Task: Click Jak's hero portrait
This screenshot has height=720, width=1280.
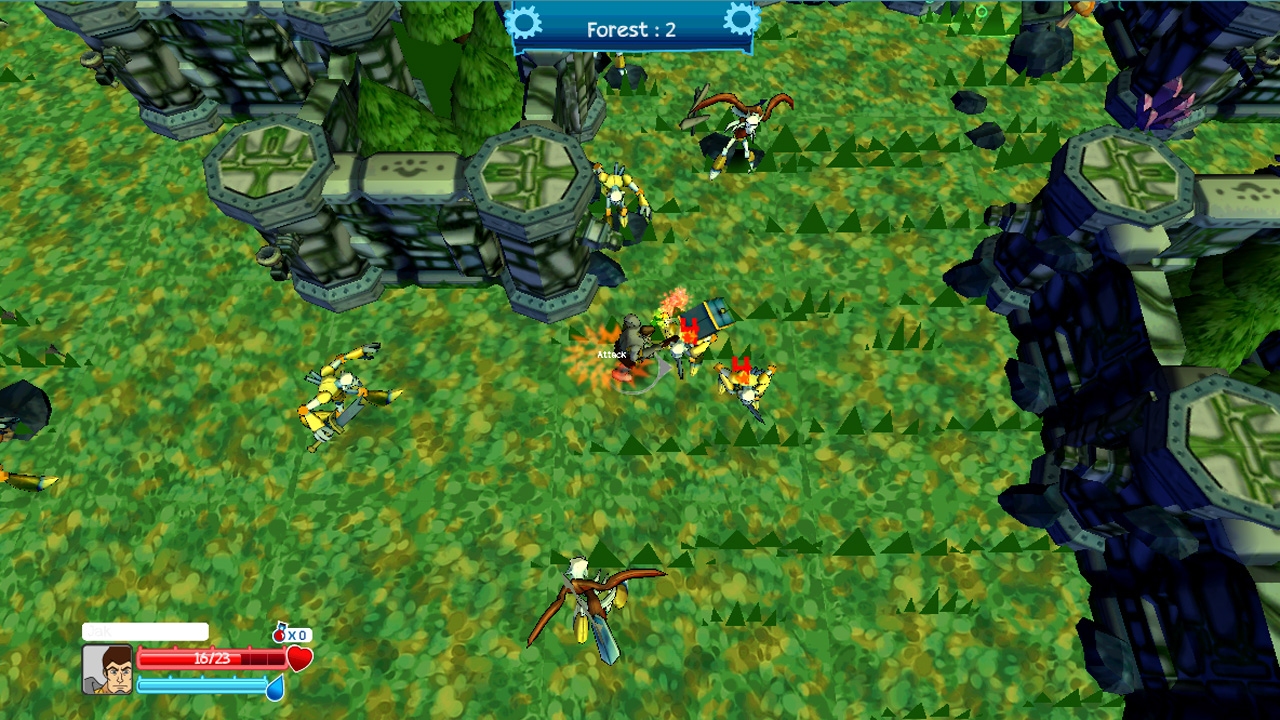Action: pyautogui.click(x=107, y=669)
